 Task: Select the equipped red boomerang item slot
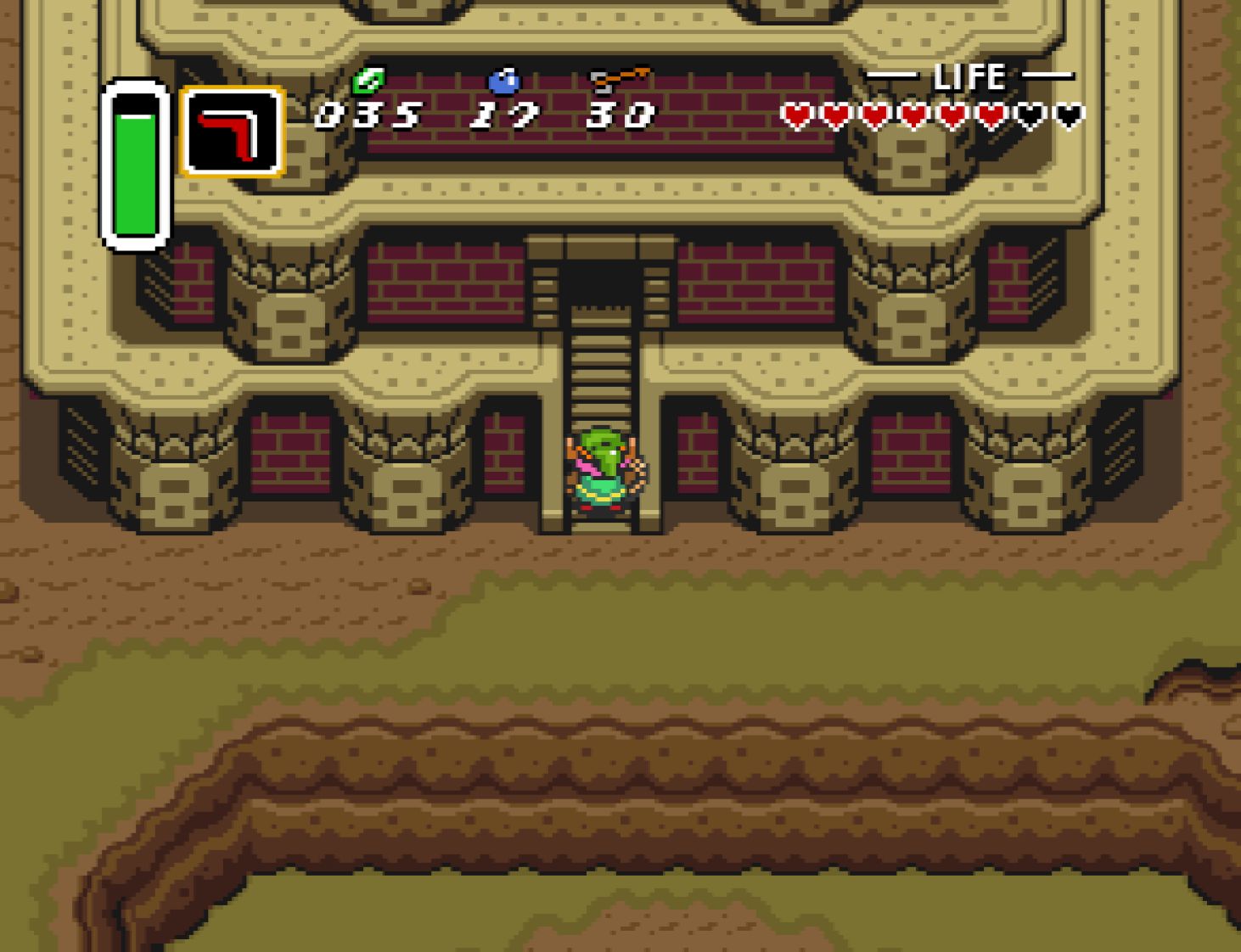pyautogui.click(x=232, y=132)
